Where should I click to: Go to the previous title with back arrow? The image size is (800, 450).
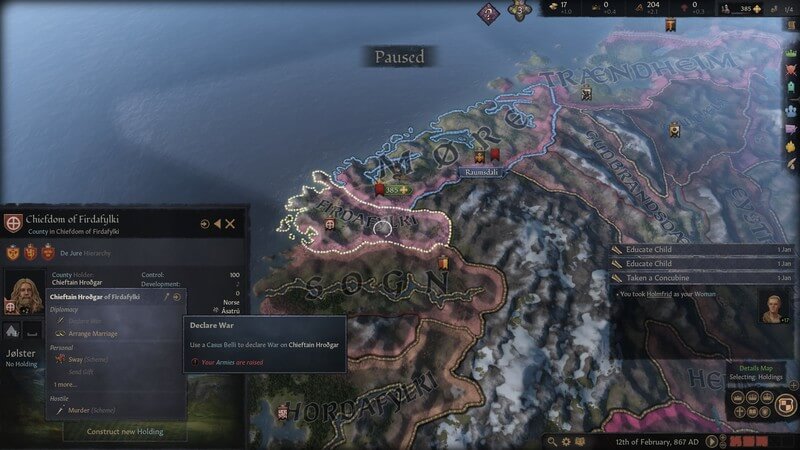[x=217, y=224]
